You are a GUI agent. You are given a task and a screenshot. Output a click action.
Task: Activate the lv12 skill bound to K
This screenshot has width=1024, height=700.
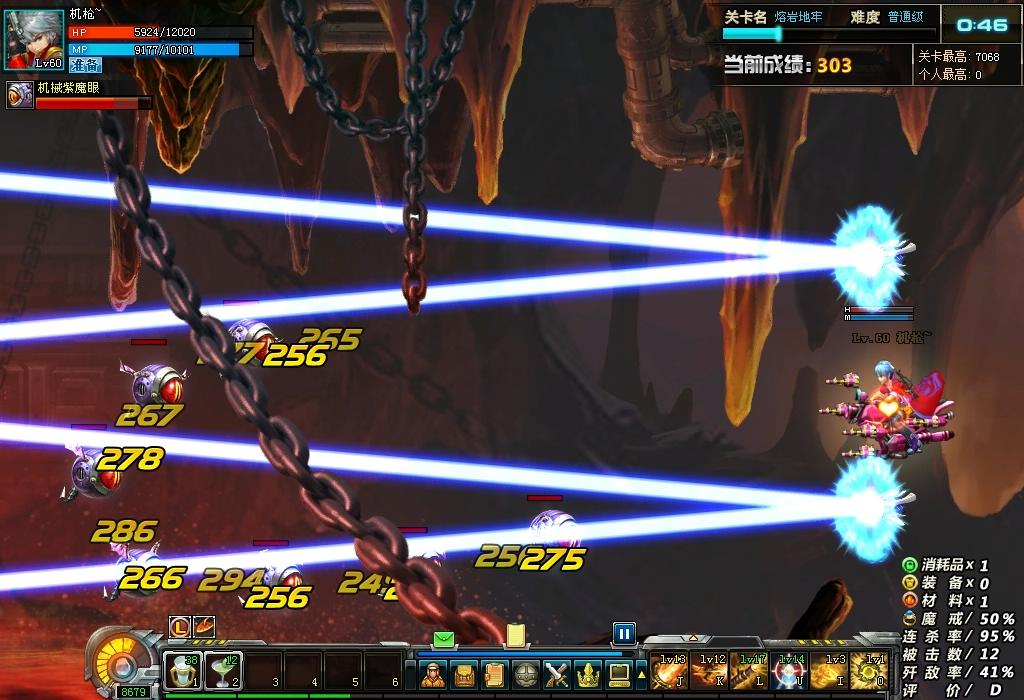pyautogui.click(x=709, y=670)
